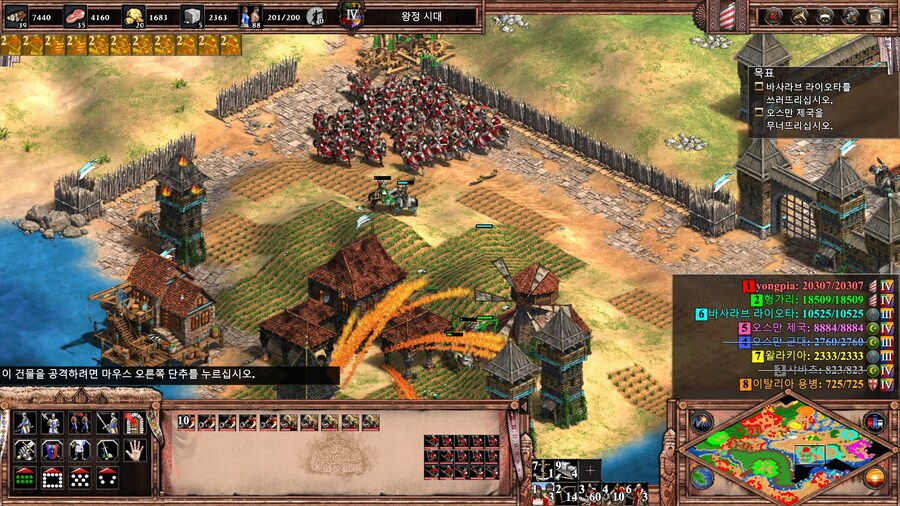Click the globe button beside the minimap
The height and width of the screenshot is (506, 900).
700,478
